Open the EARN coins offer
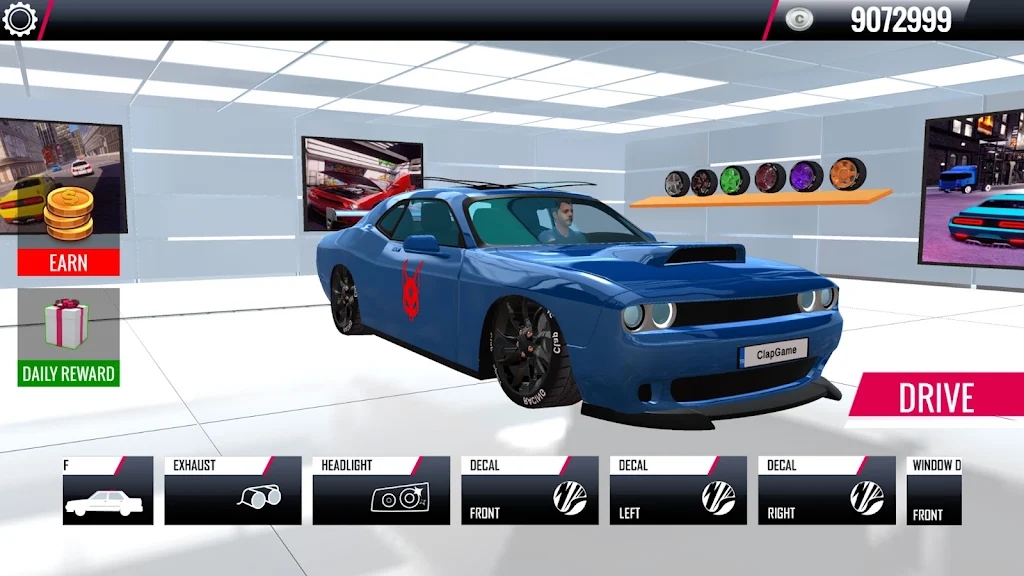Viewport: 1024px width, 576px height. pyautogui.click(x=68, y=262)
